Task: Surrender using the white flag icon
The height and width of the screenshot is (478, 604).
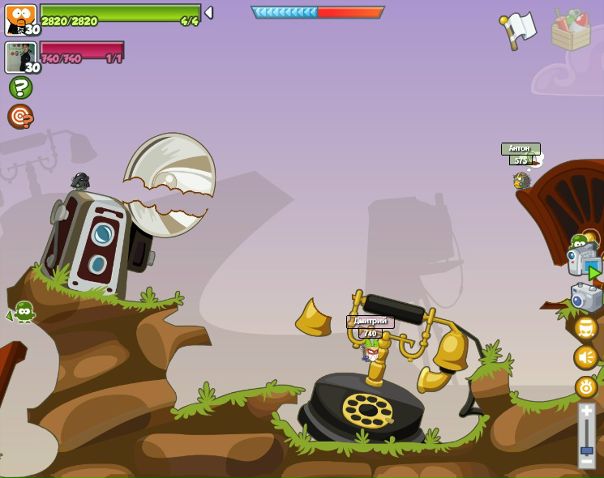Action: click(518, 28)
